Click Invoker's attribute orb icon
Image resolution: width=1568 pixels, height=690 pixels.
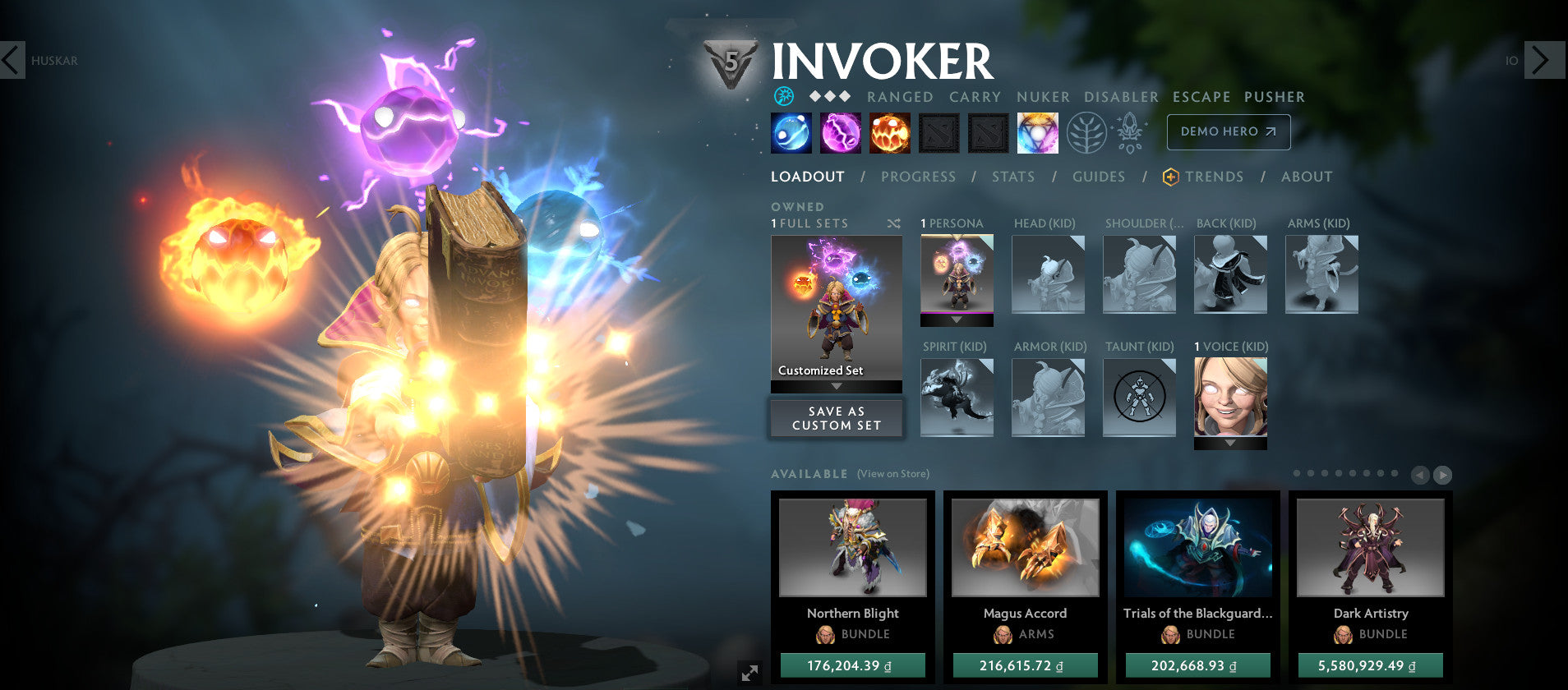786,96
